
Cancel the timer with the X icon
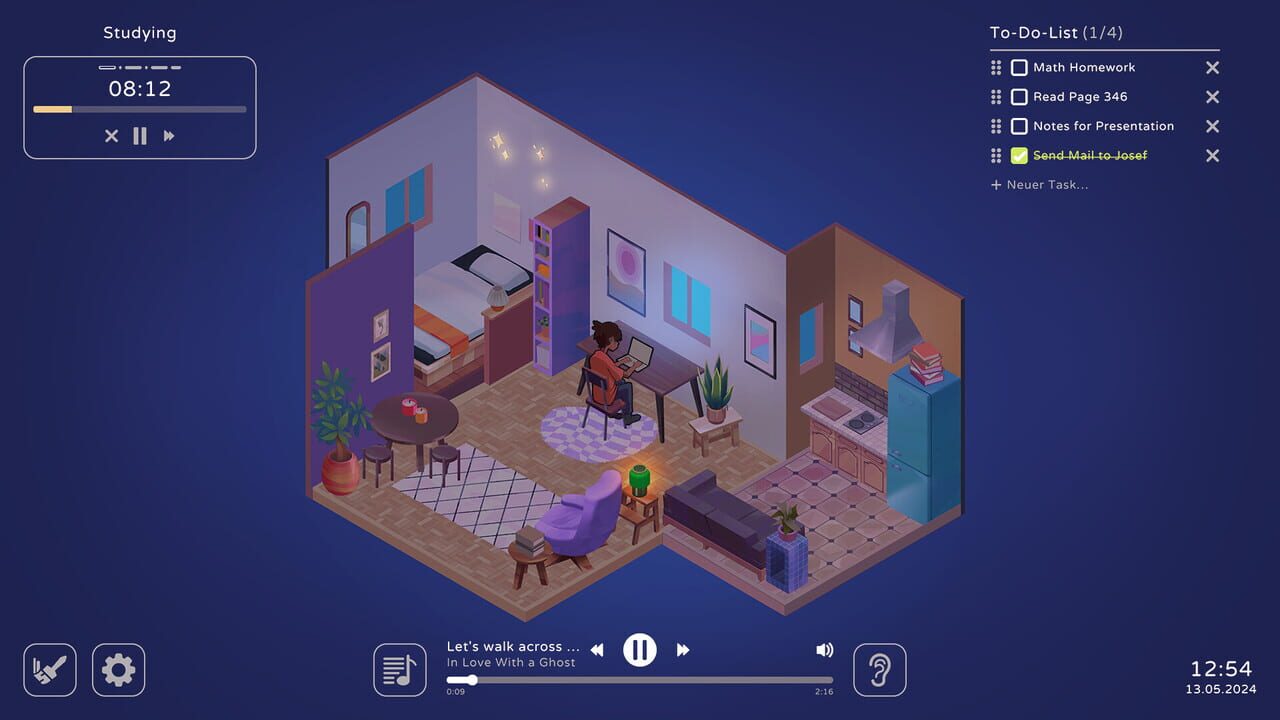(111, 136)
